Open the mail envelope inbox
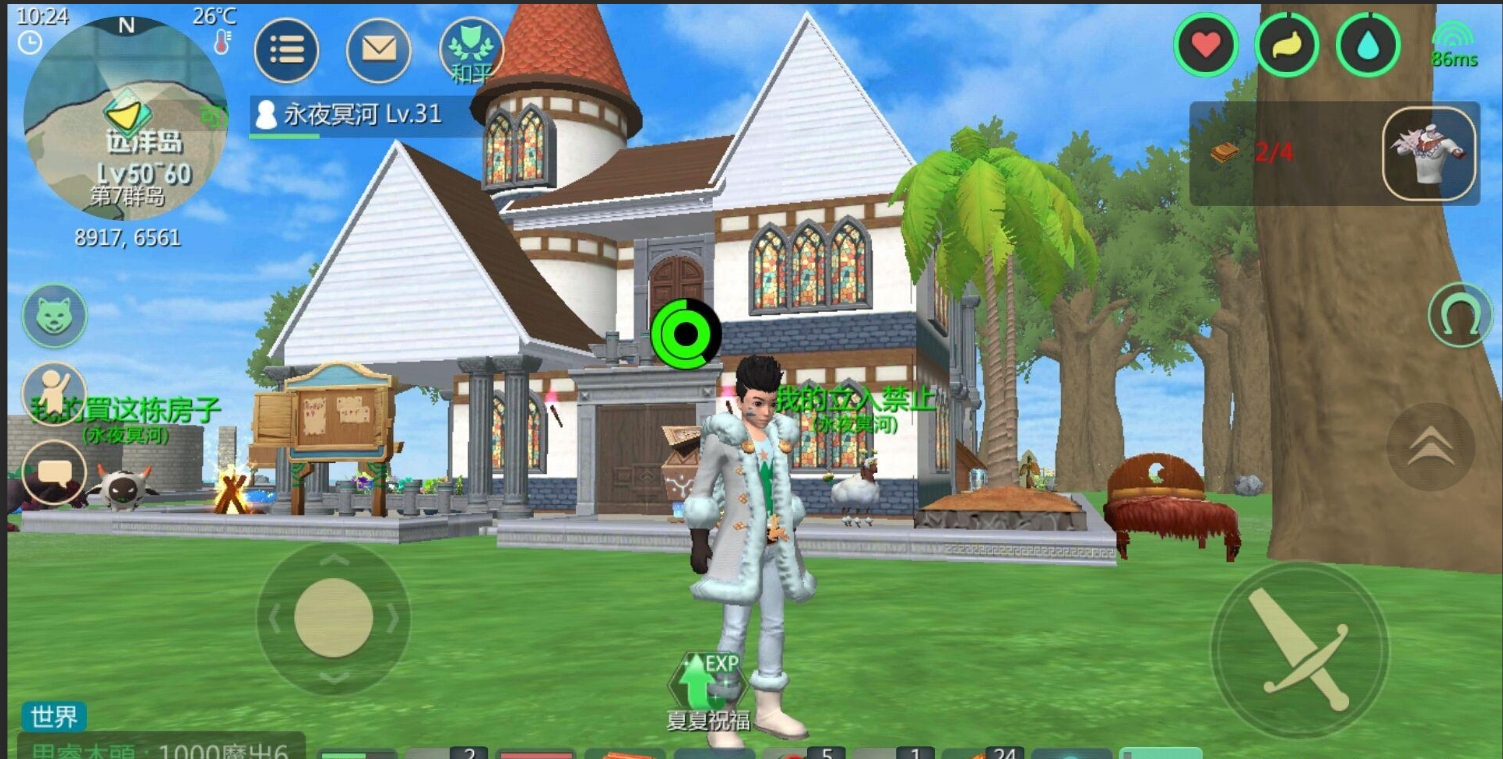 [378, 50]
